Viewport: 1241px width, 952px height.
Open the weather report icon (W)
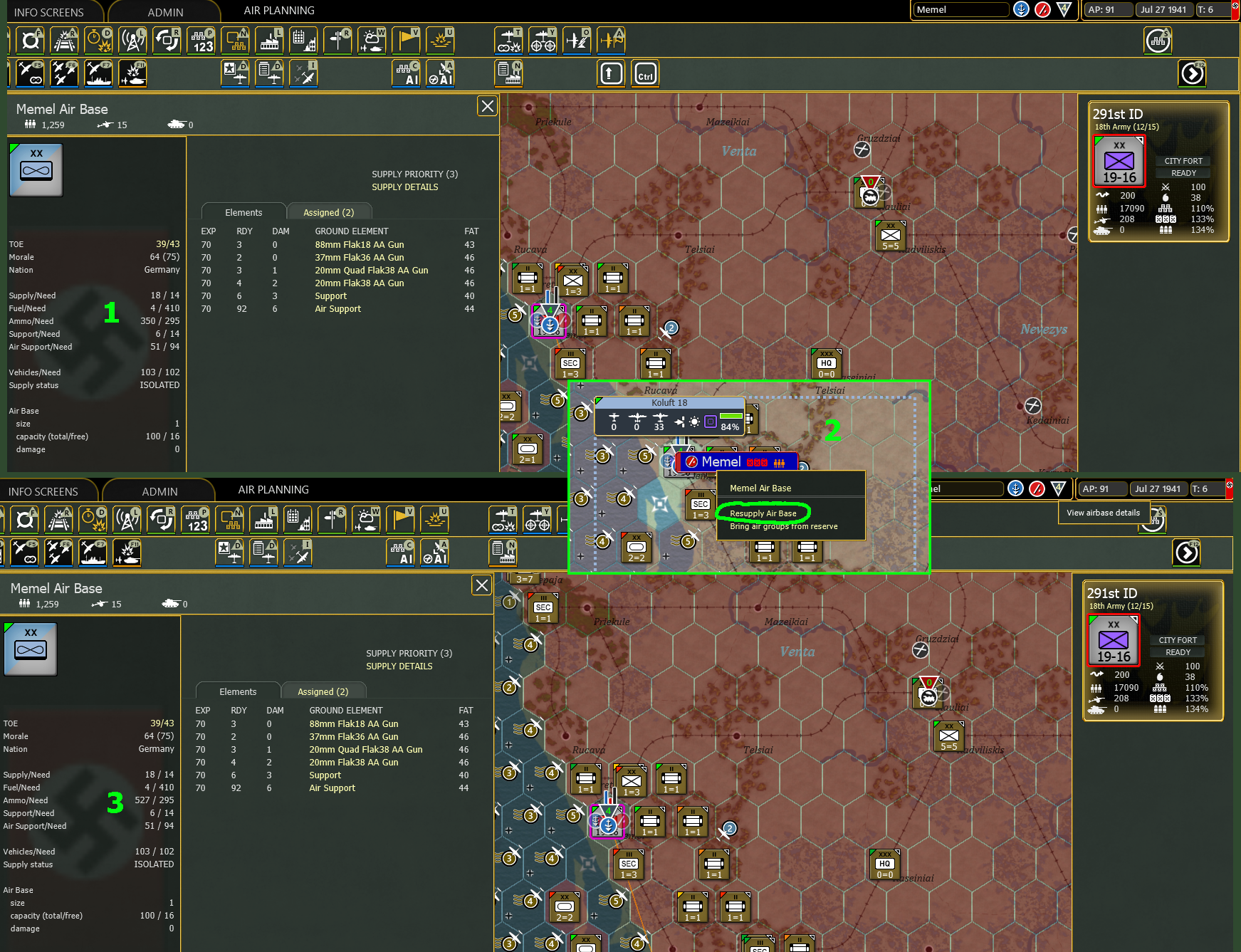tap(372, 41)
